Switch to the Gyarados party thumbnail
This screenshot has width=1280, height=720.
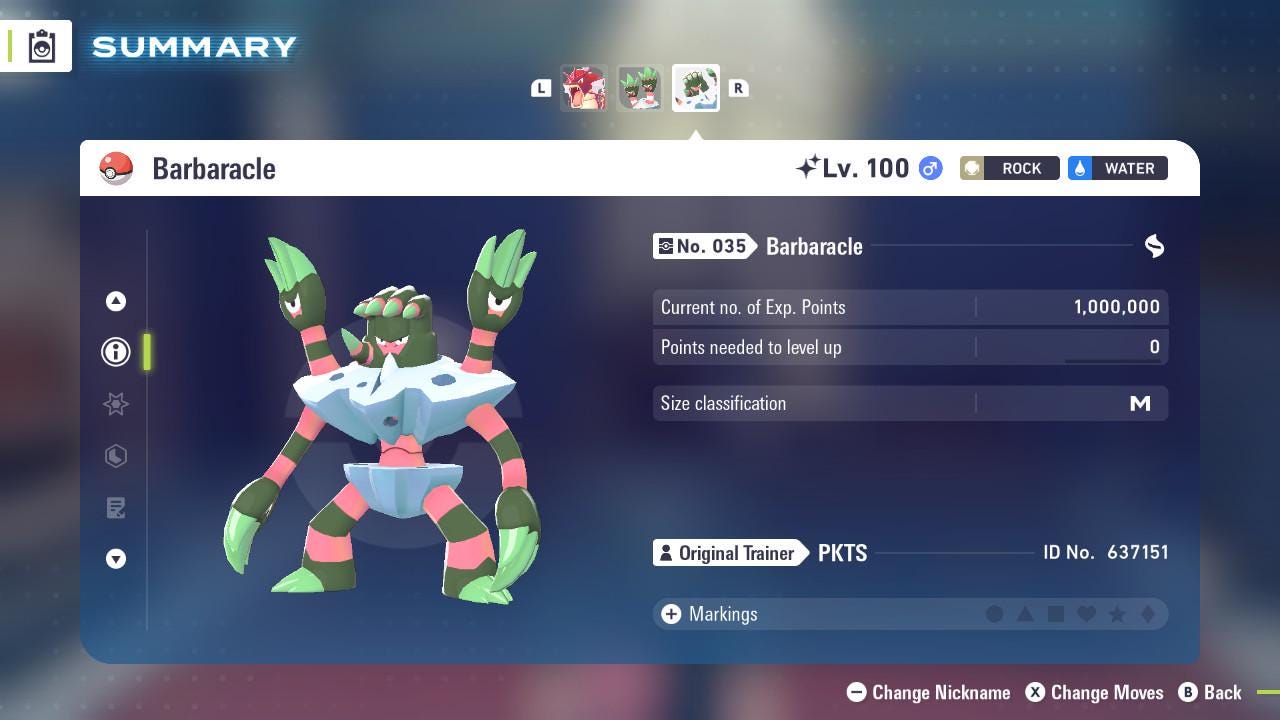[x=584, y=88]
